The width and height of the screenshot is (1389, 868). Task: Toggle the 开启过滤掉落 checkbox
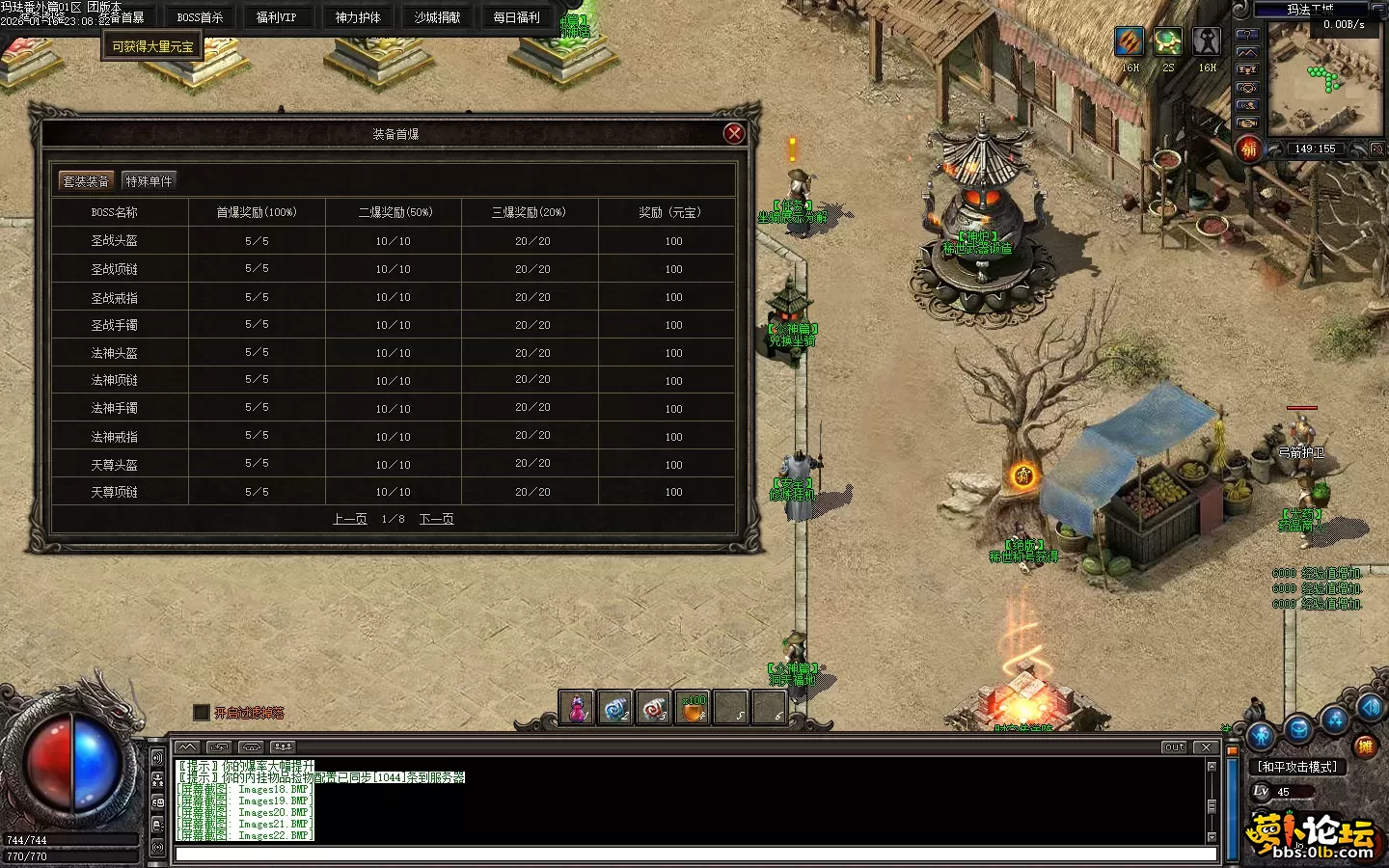pyautogui.click(x=201, y=713)
